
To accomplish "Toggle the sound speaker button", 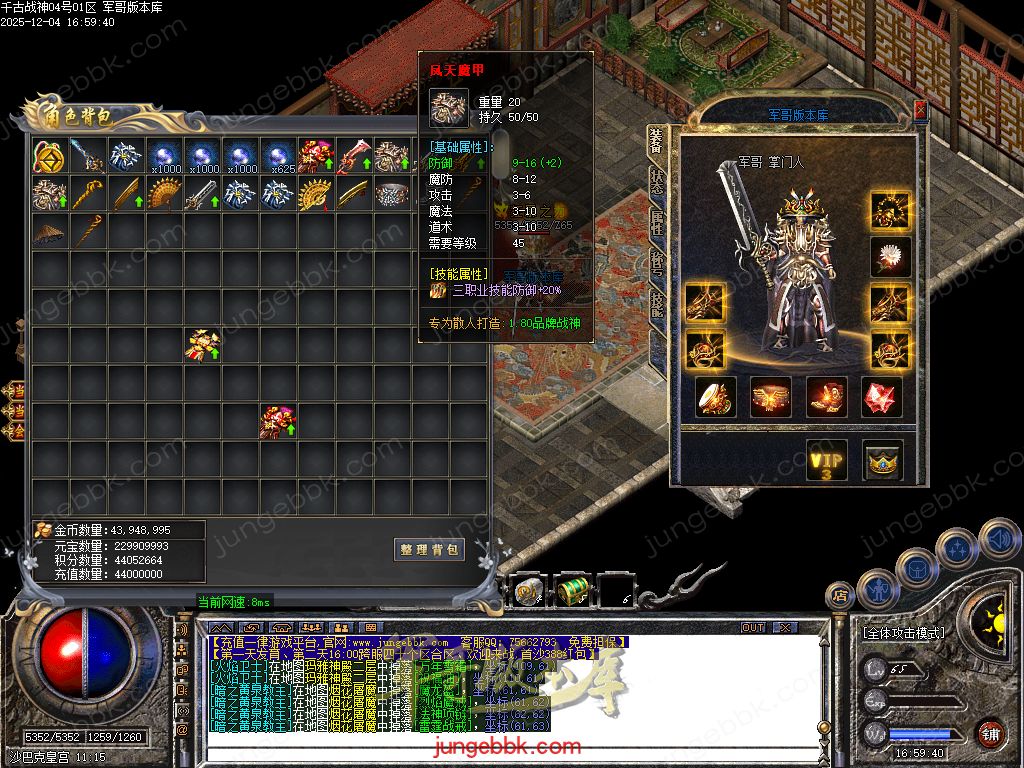I will [998, 539].
